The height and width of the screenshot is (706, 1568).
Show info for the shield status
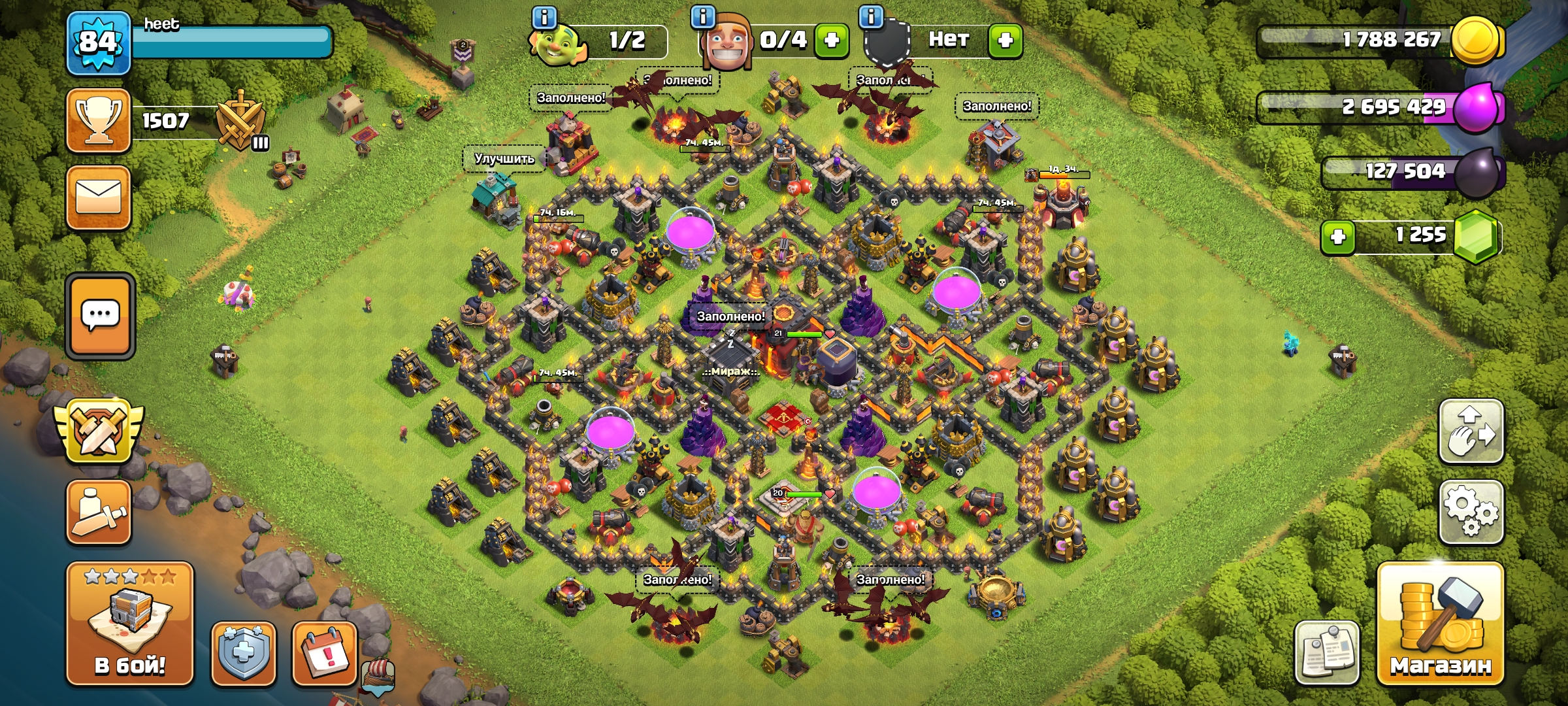coord(871,17)
